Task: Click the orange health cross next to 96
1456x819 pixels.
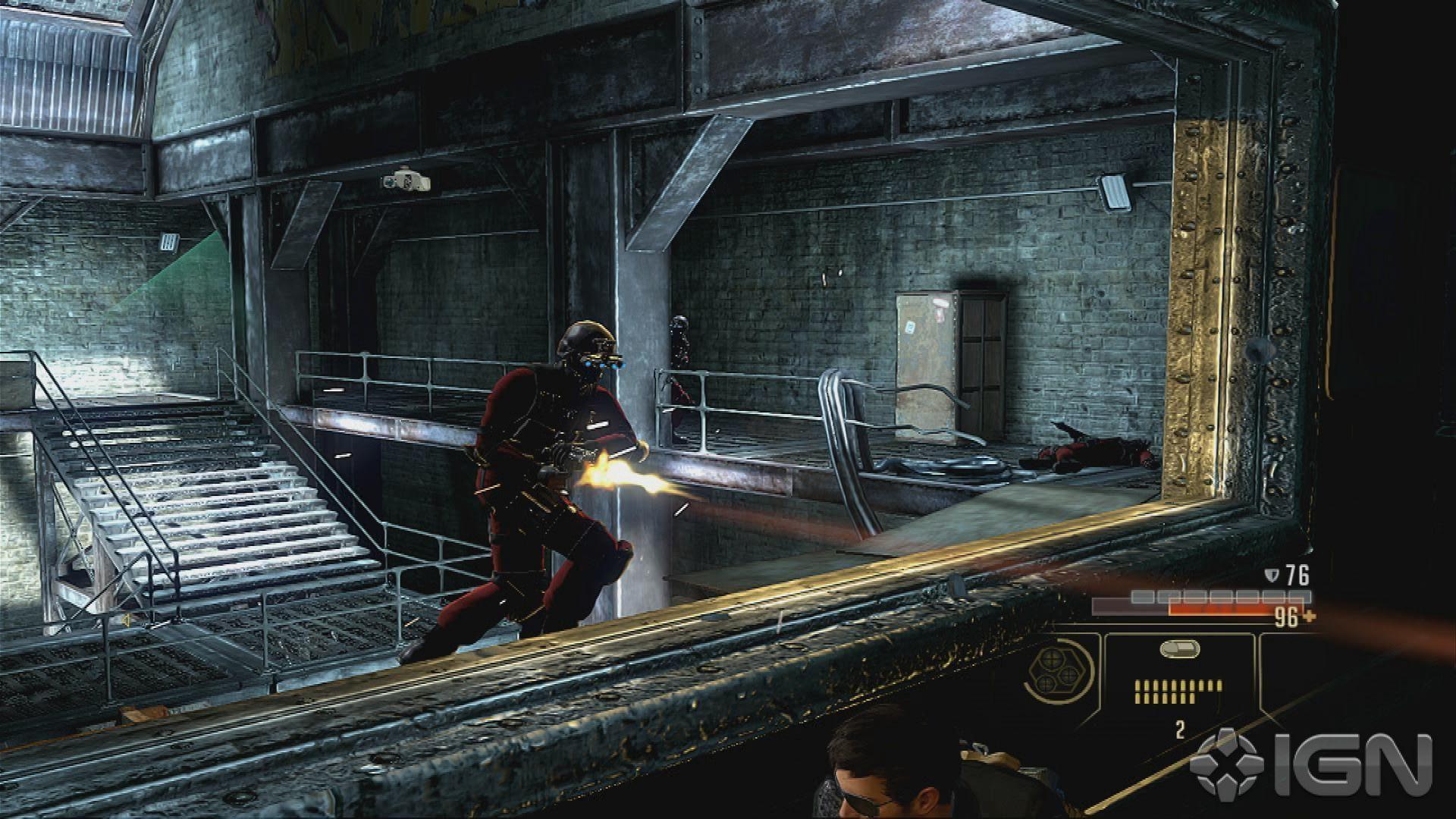Action: click(1310, 617)
